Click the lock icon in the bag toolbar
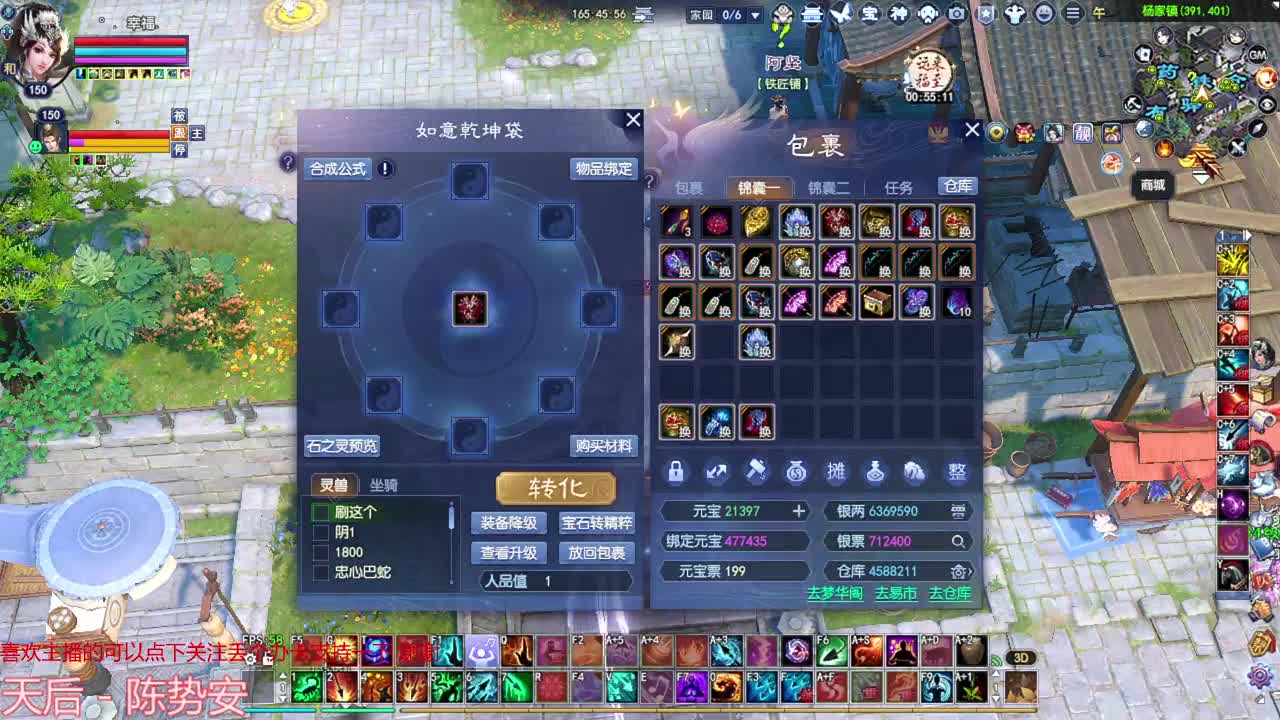Viewport: 1280px width, 720px height. click(x=675, y=472)
